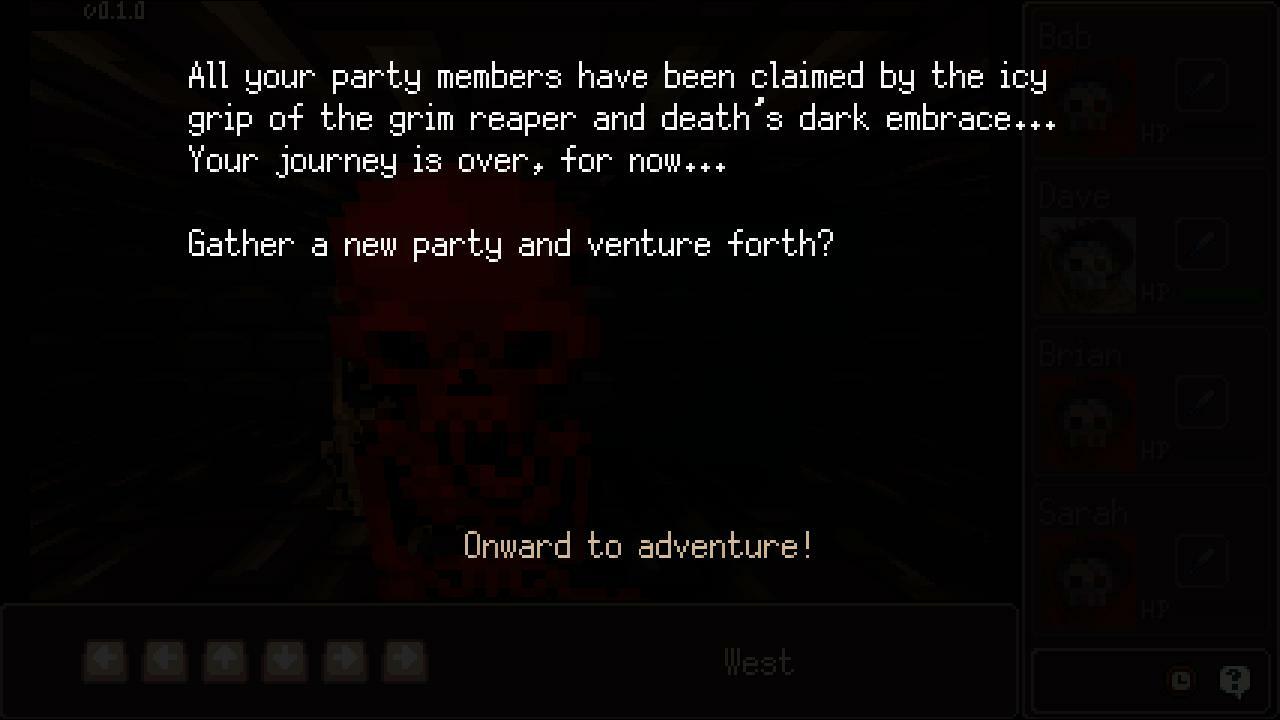Click the pencil edit icon next to Dave
The height and width of the screenshot is (720, 1280).
[x=1202, y=244]
